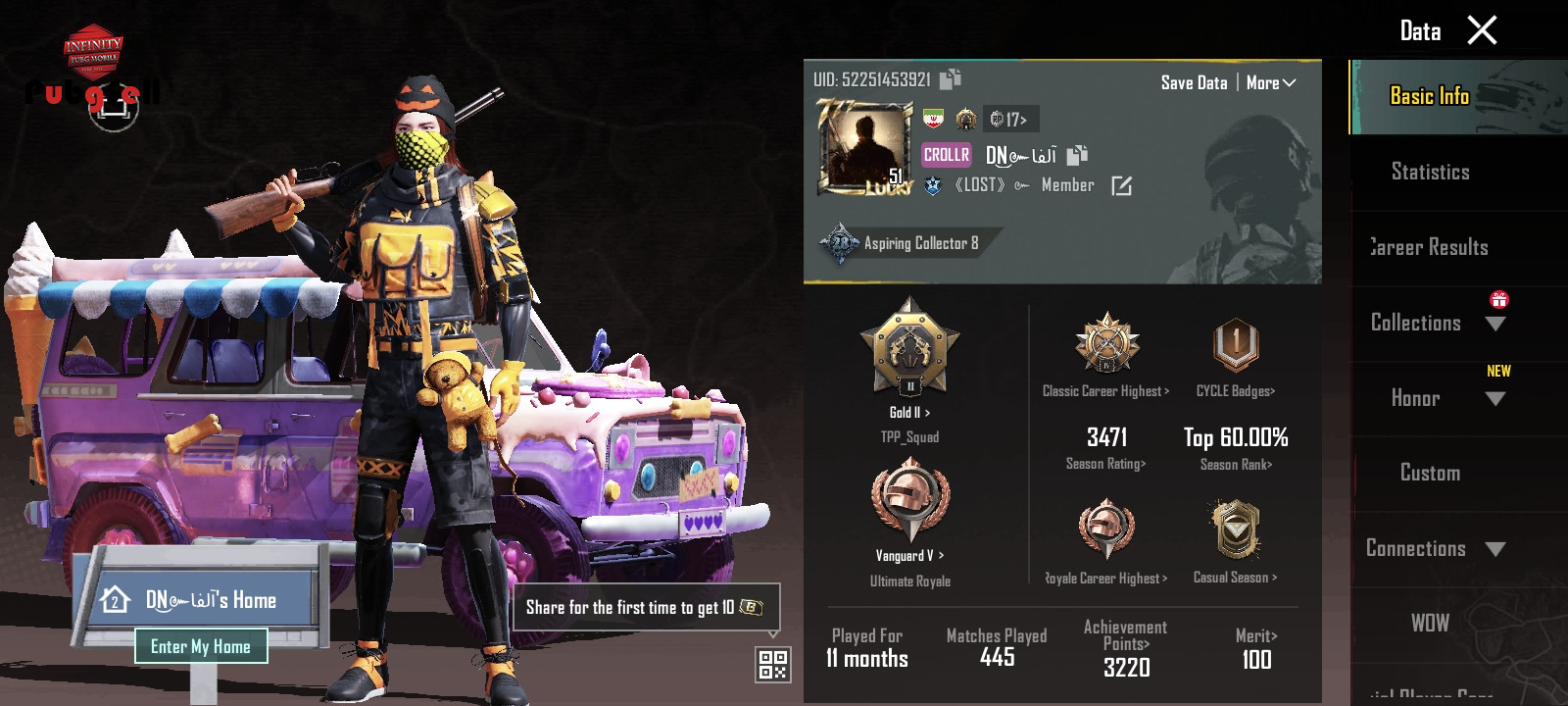The width and height of the screenshot is (1568, 706).
Task: Open the Career Results tab
Action: 1430,247
